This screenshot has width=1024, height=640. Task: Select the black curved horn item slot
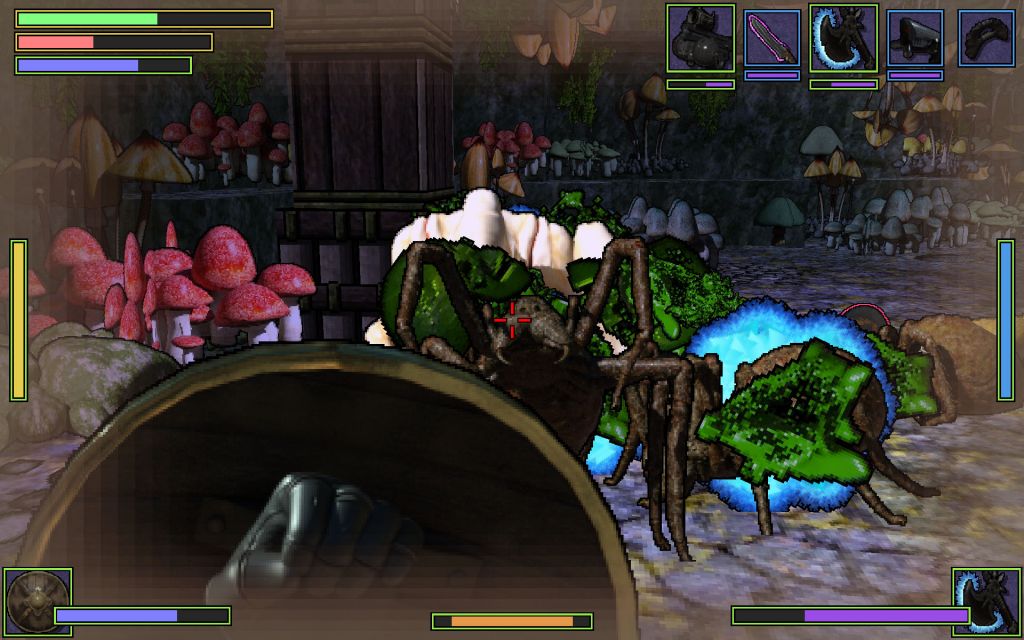987,38
